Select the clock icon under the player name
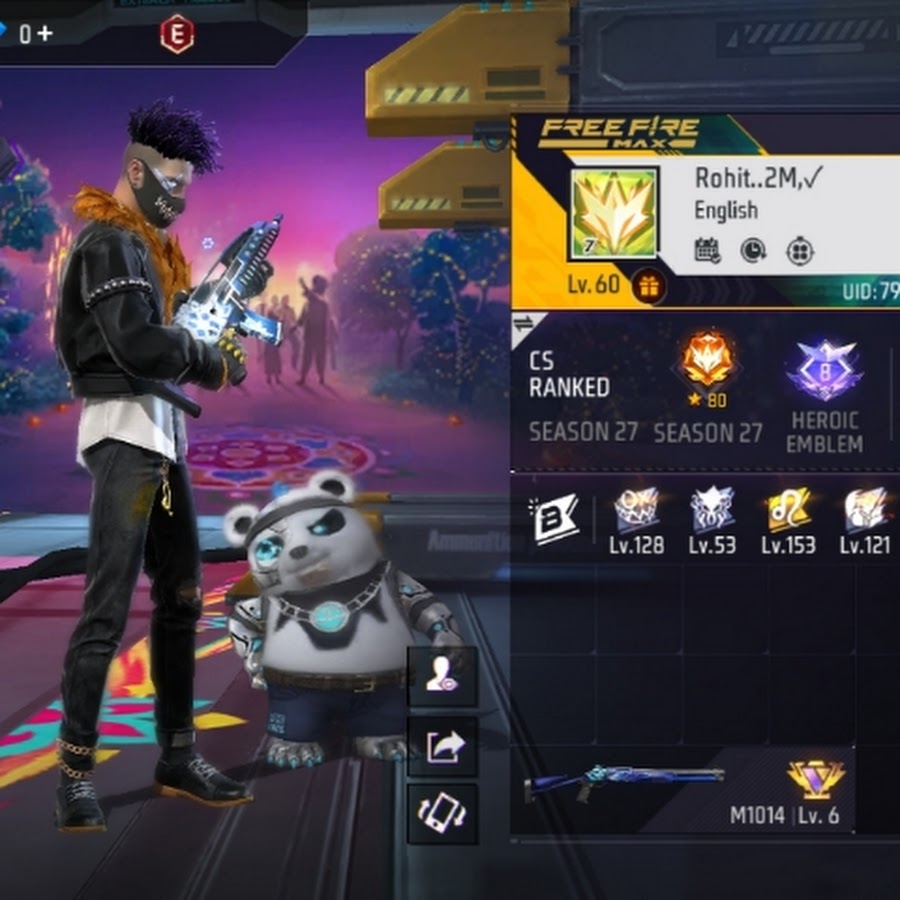Screen dimensions: 900x900 (x=753, y=250)
